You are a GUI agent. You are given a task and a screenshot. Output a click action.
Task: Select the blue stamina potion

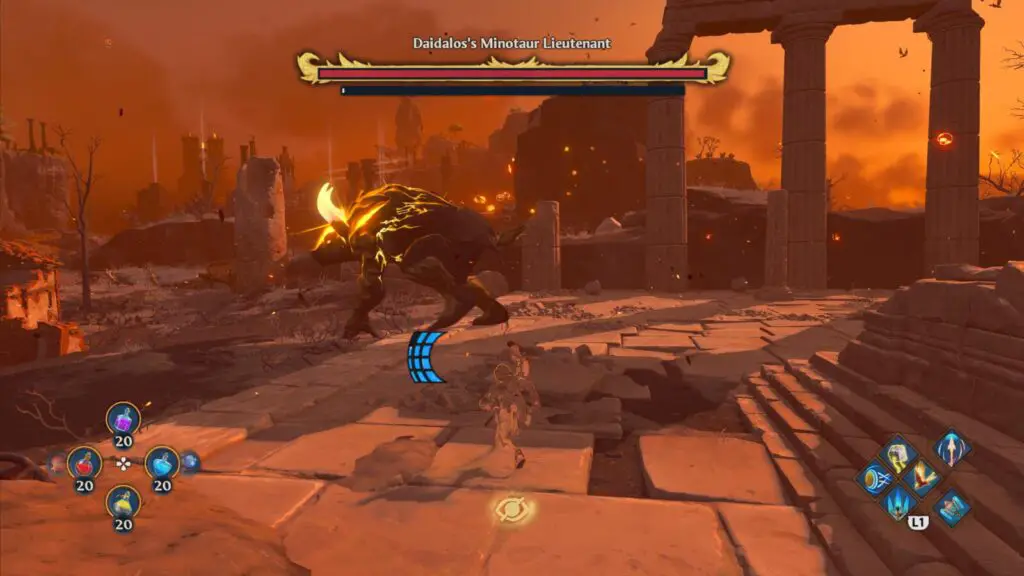click(x=162, y=462)
